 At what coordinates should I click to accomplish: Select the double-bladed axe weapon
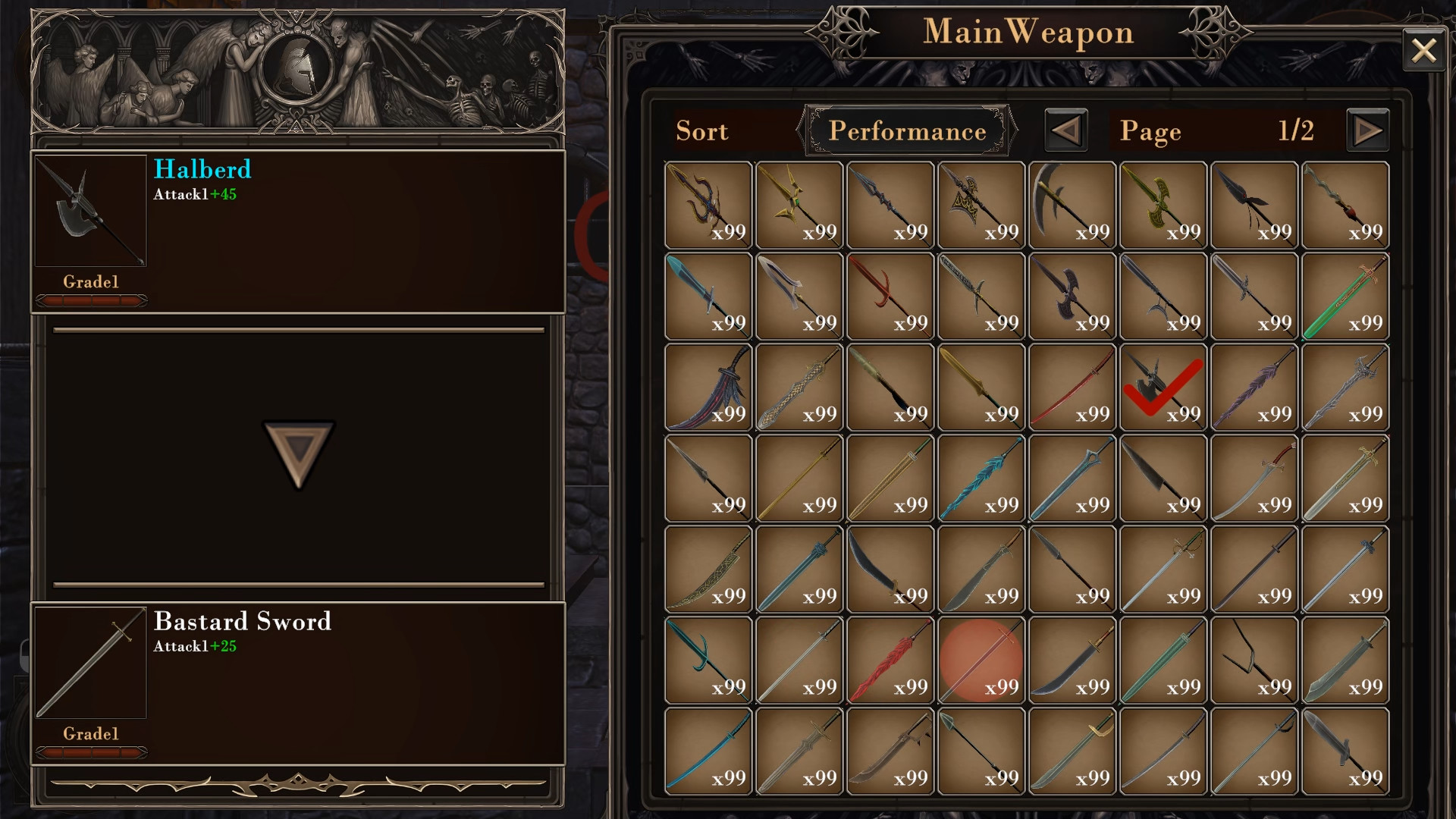coord(1072,294)
